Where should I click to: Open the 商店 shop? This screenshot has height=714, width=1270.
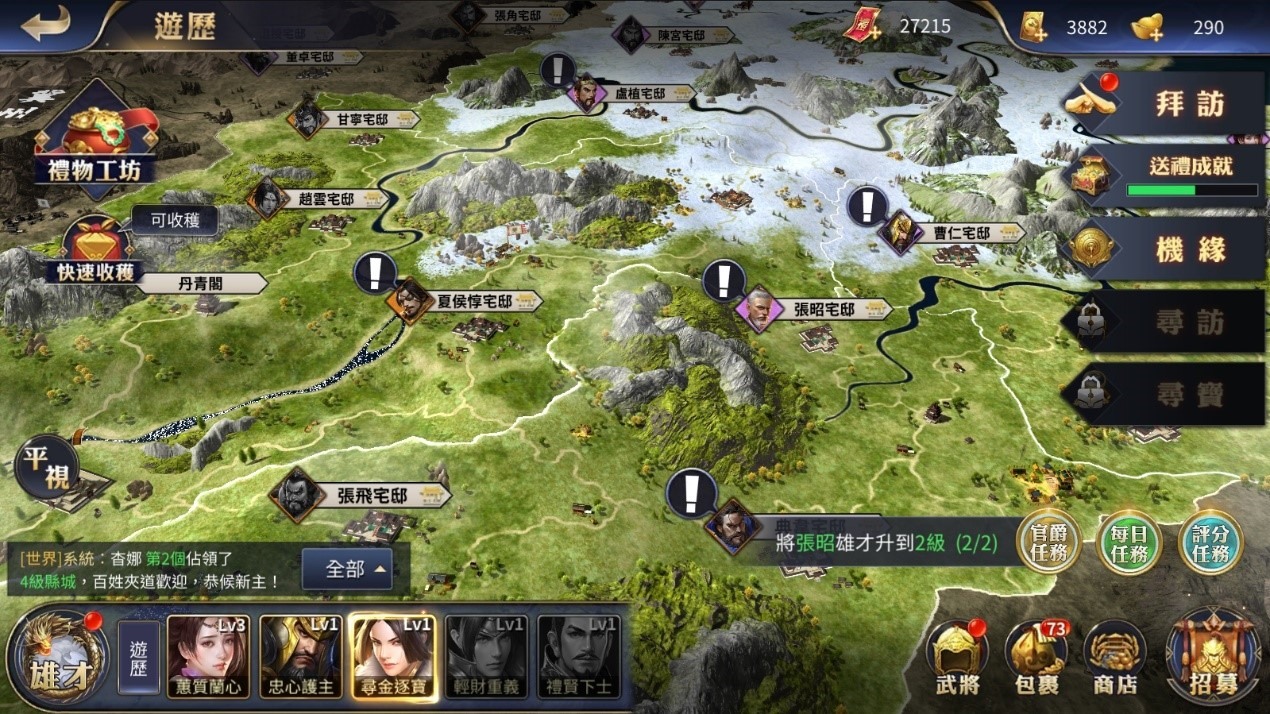point(1115,658)
